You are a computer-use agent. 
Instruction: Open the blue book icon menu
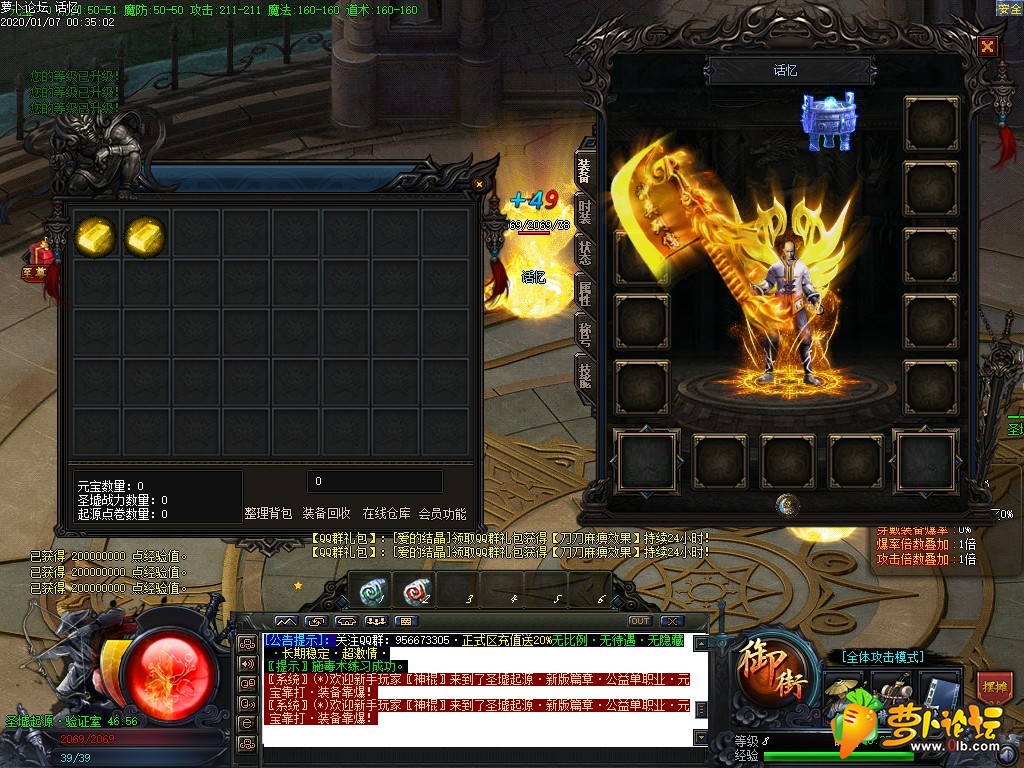(939, 688)
